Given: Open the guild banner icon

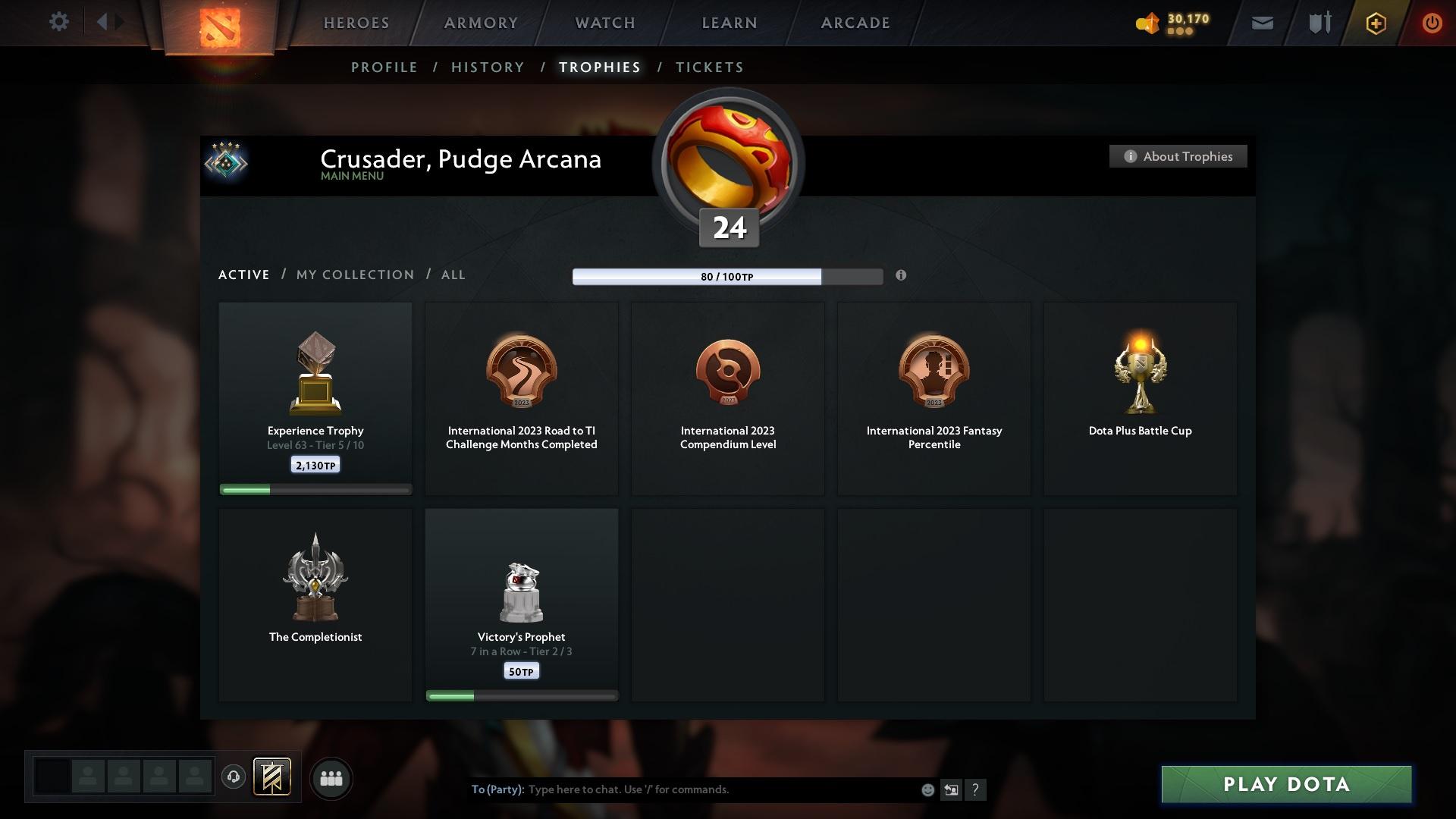Looking at the screenshot, I should 273,778.
